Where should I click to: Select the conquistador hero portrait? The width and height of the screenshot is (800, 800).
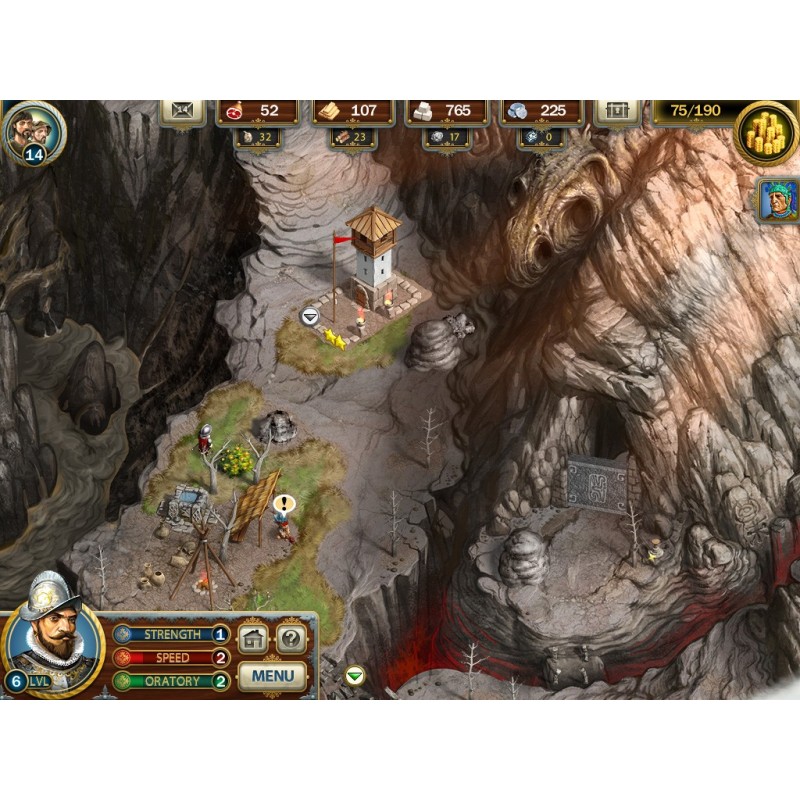(x=52, y=635)
